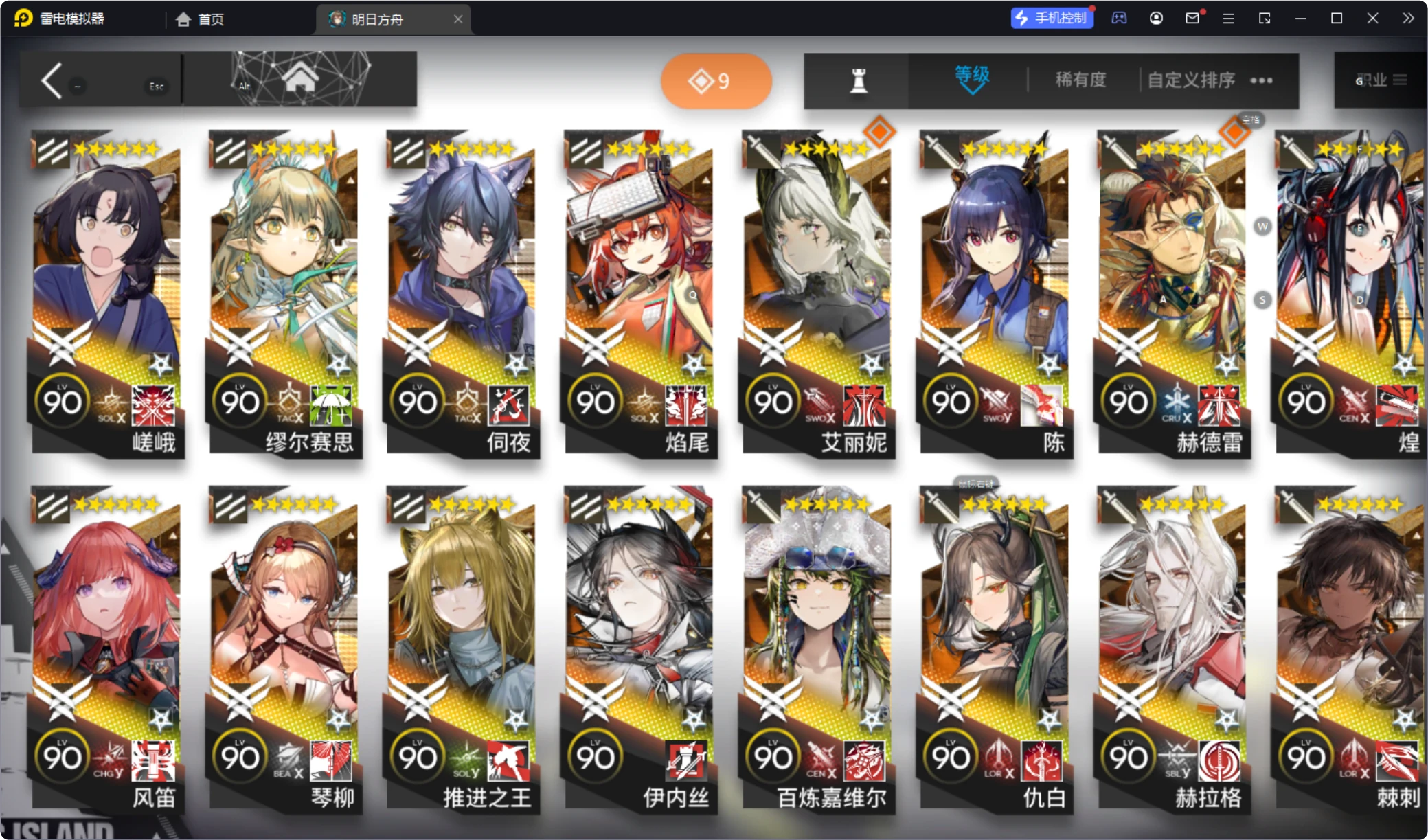The width and height of the screenshot is (1428, 840).
Task: Sort operators by 等级 level
Action: 971,80
